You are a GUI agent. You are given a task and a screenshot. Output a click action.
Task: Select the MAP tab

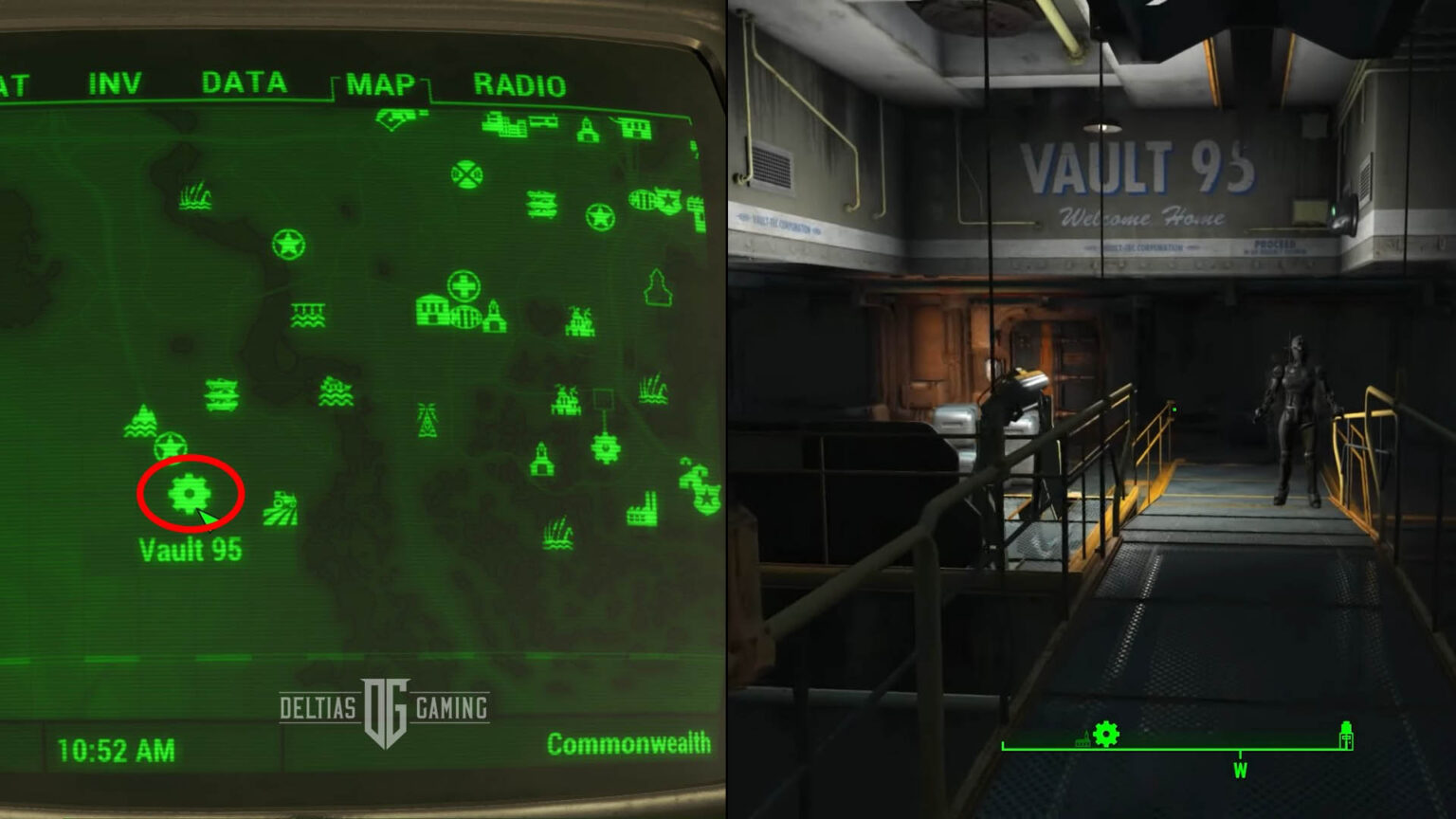click(379, 84)
